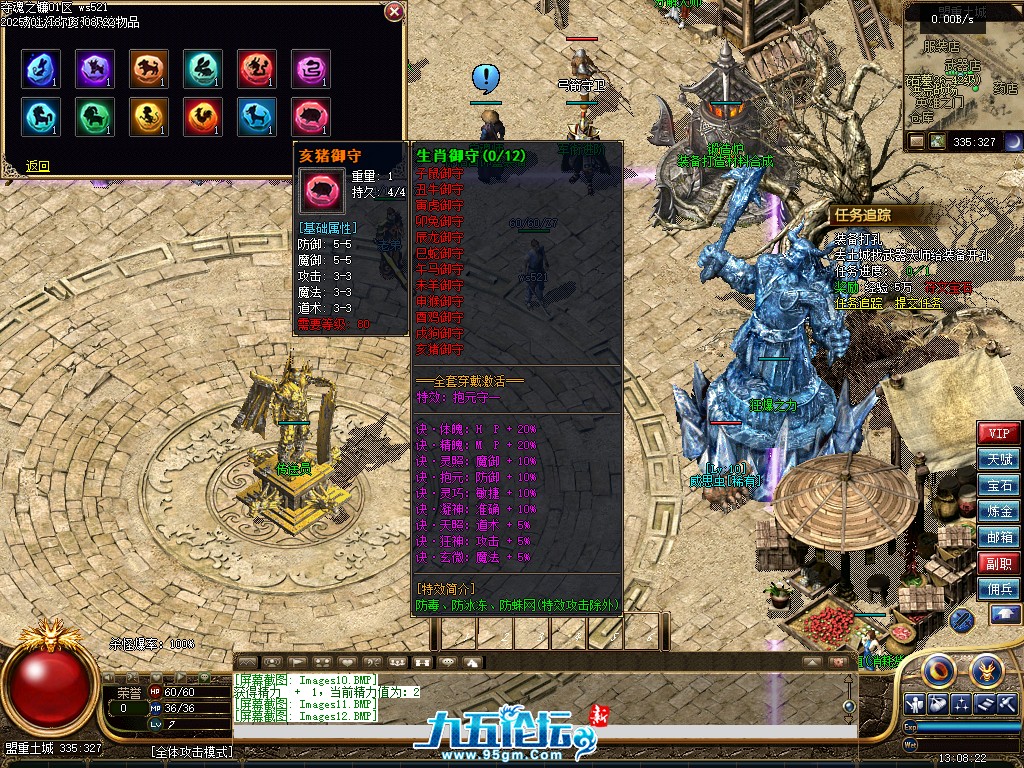Close the zodiac item panel
Viewport: 1024px width, 768px height.
[394, 12]
